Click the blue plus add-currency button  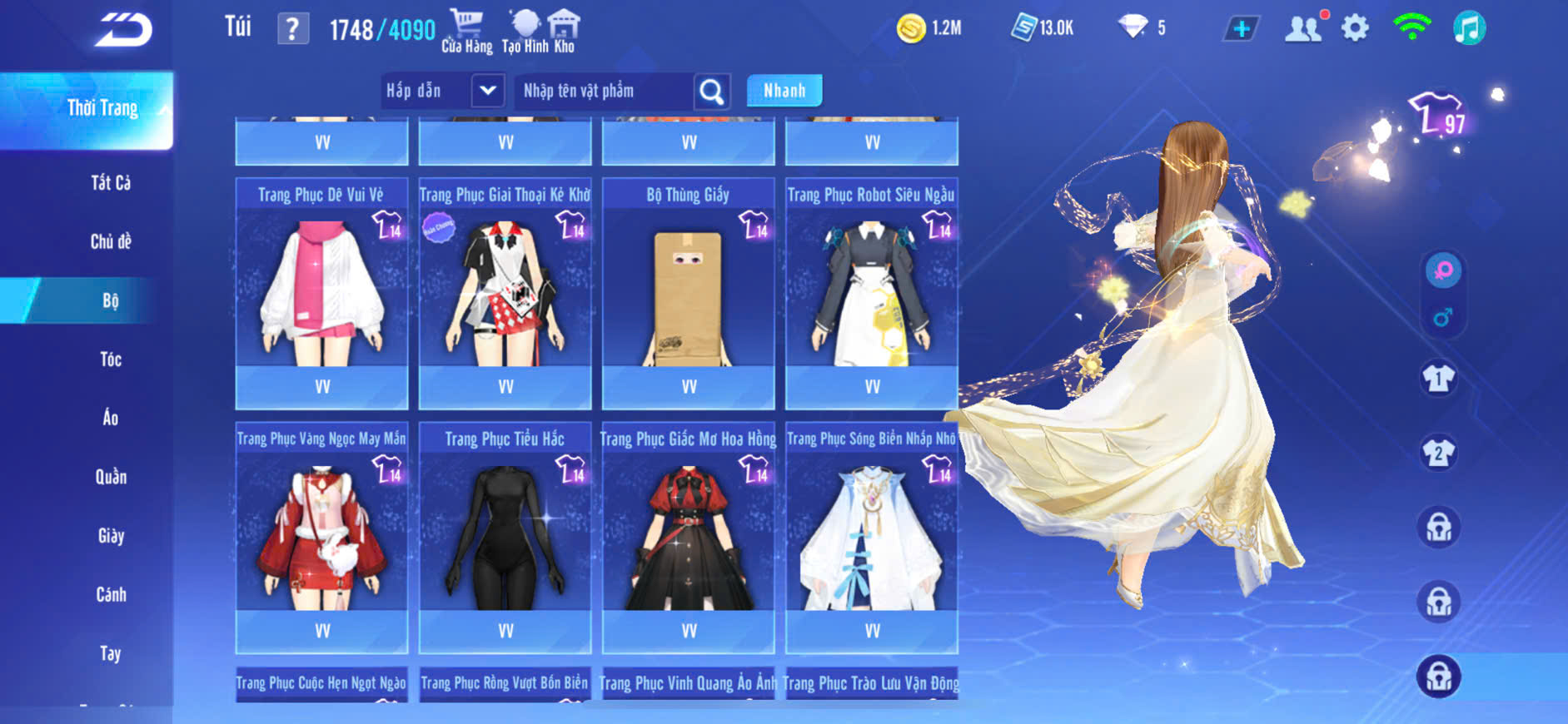point(1241,29)
